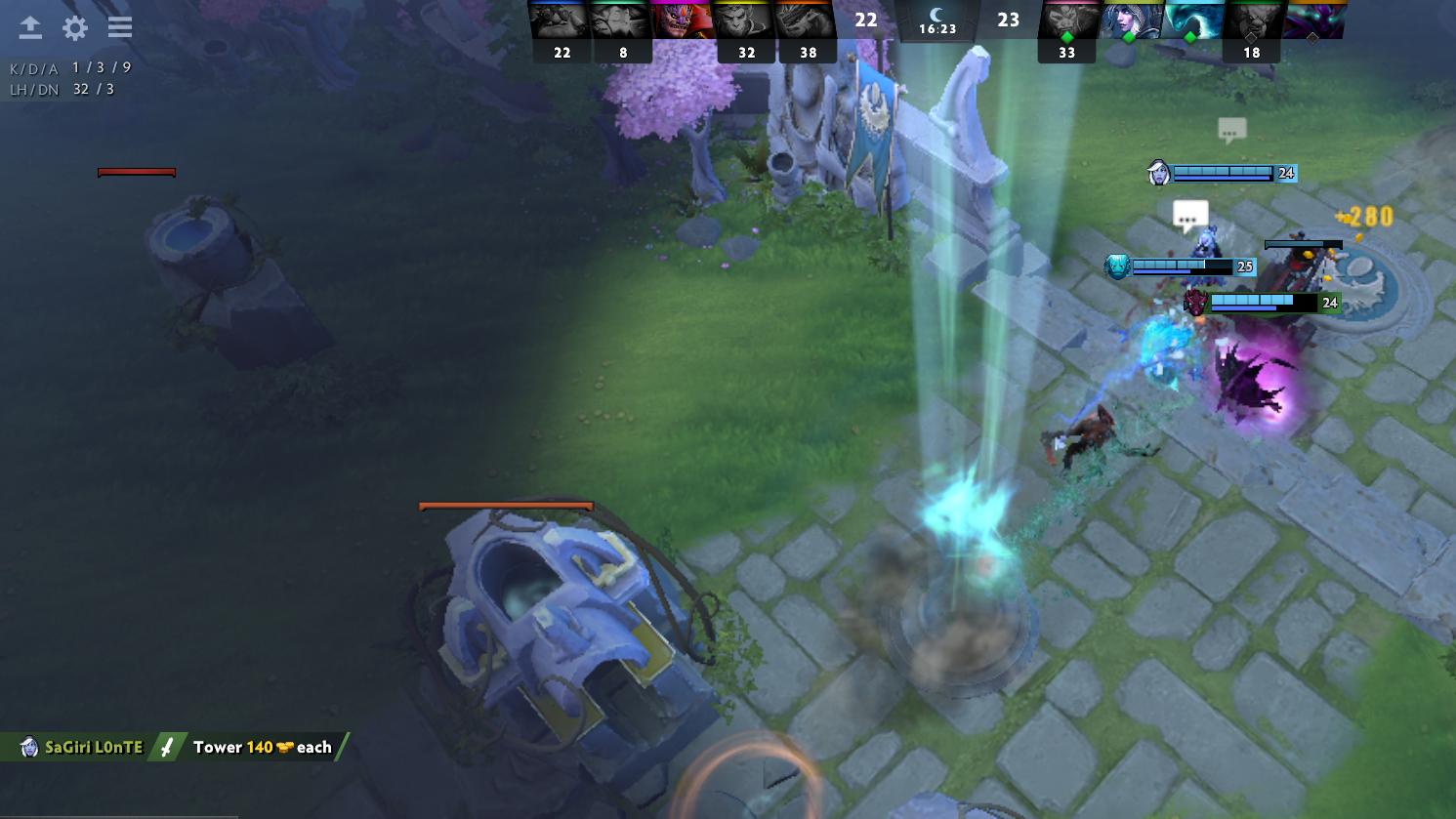Open the three-line hamburger menu
1456x819 pixels.
(120, 27)
